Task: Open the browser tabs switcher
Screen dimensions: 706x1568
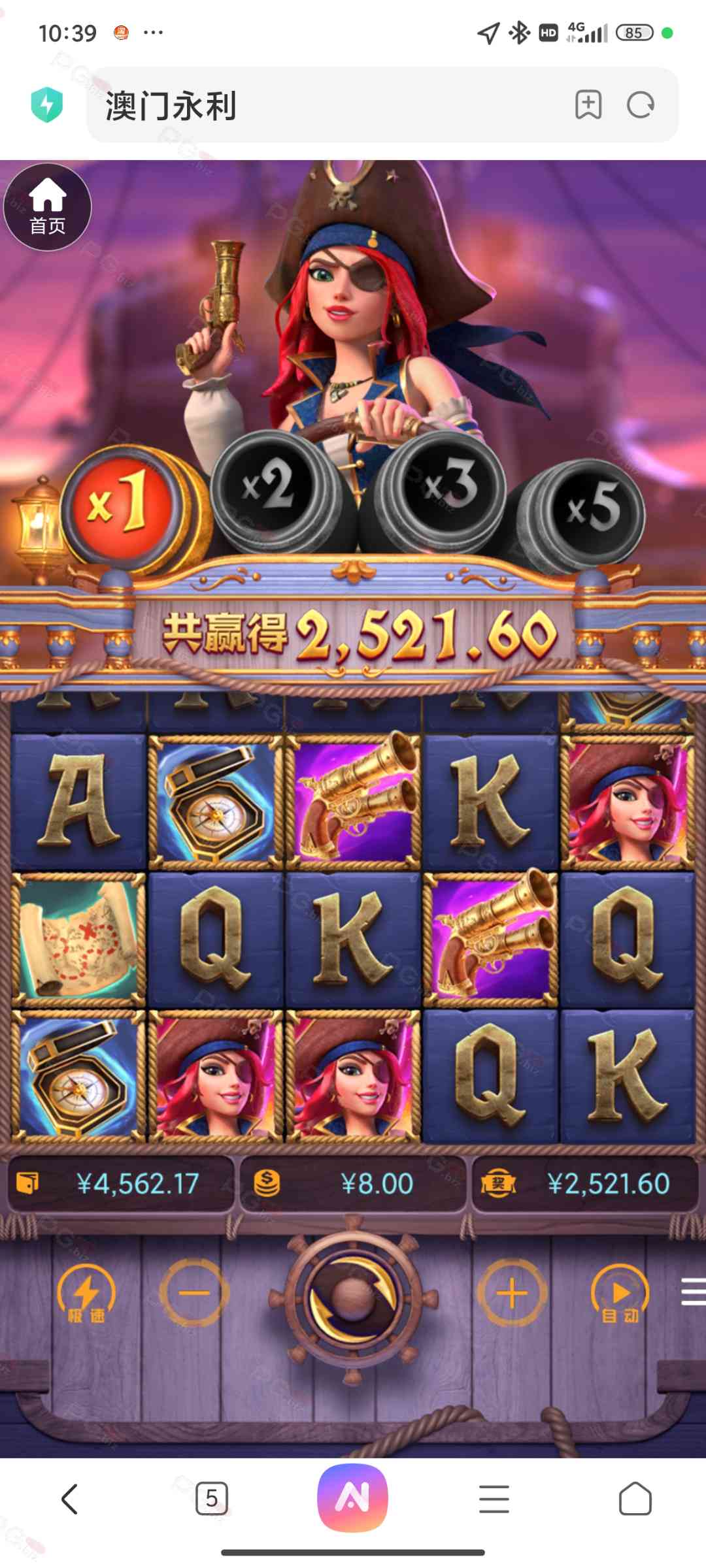Action: [212, 1498]
